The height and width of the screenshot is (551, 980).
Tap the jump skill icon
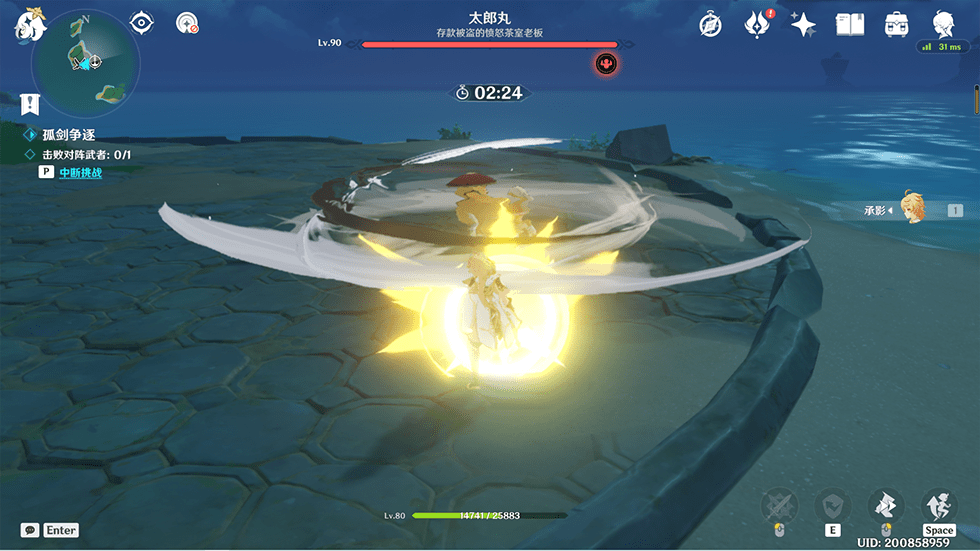tap(938, 505)
